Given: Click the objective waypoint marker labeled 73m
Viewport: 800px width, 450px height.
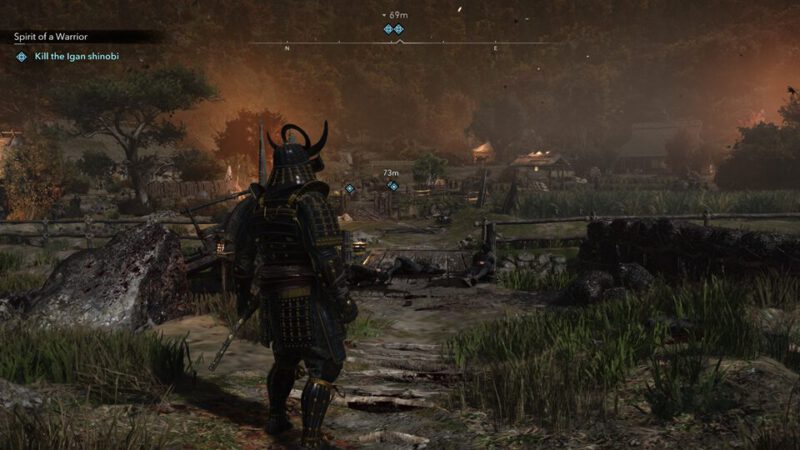Looking at the screenshot, I should point(393,186).
